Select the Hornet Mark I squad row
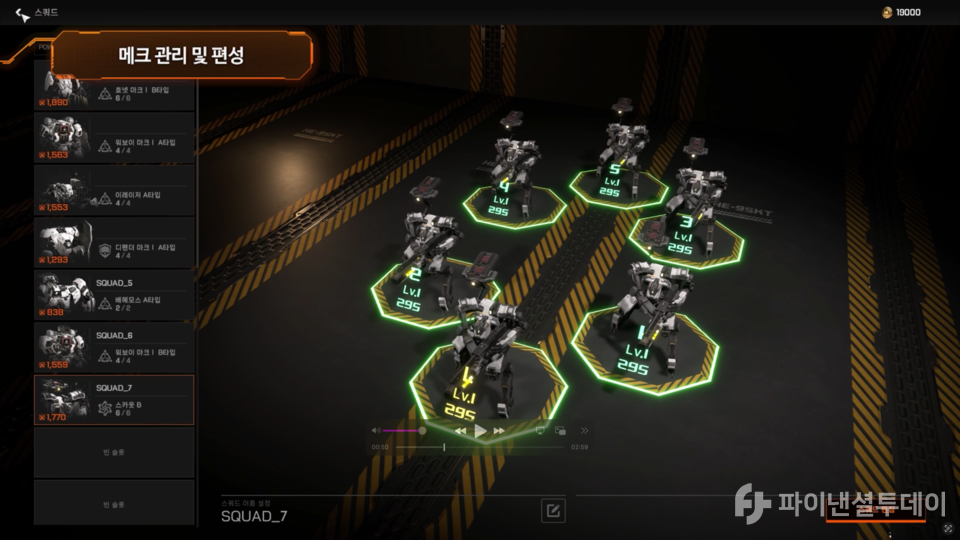This screenshot has height=540, width=960. (x=114, y=90)
